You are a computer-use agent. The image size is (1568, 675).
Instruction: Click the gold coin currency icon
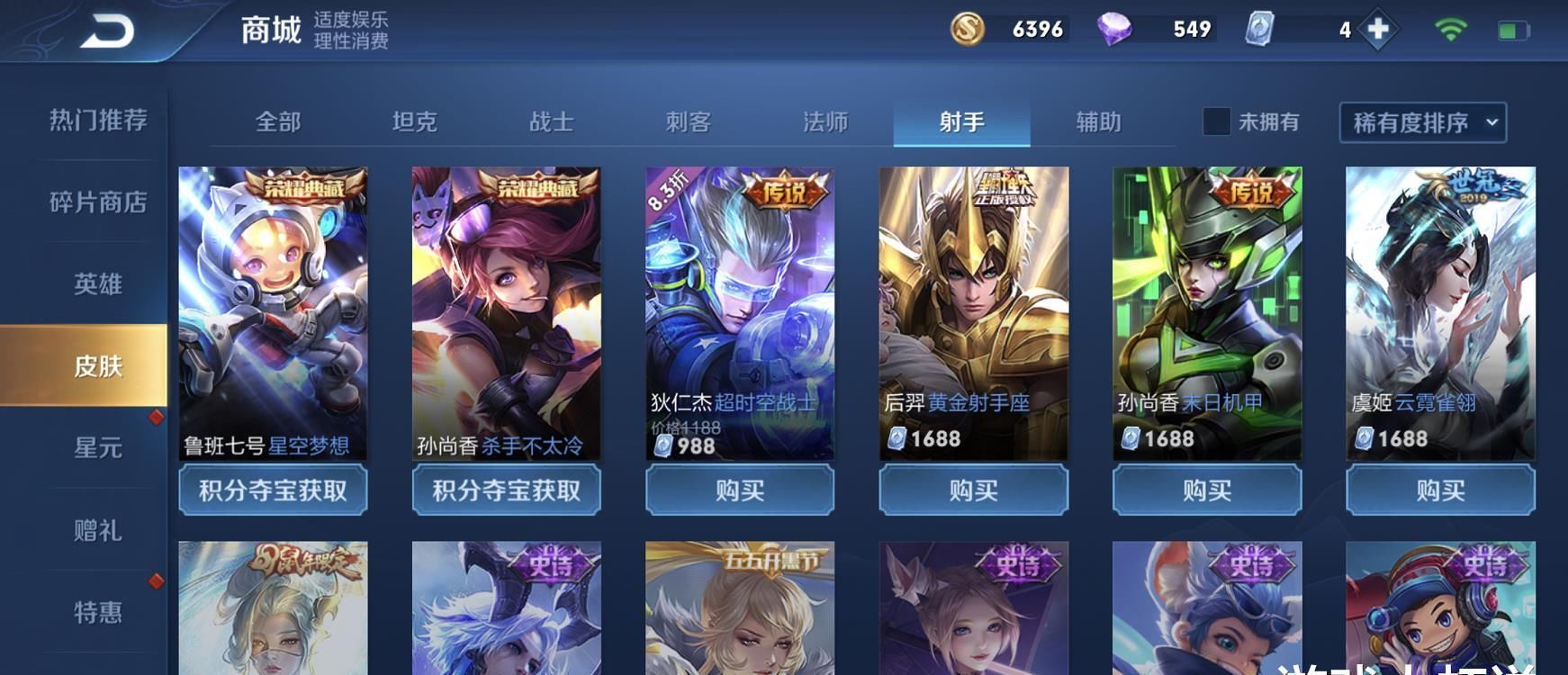[968, 29]
